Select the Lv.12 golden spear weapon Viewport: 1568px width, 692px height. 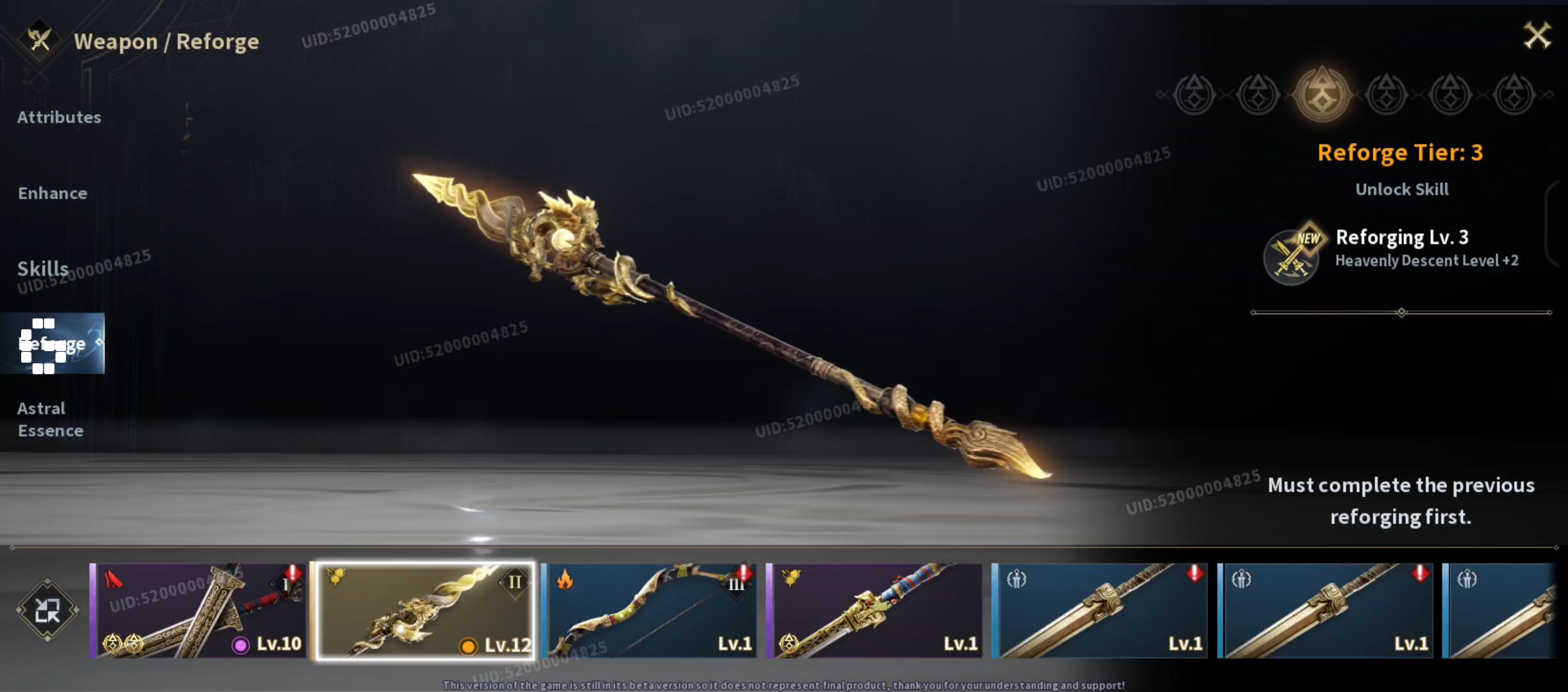425,611
